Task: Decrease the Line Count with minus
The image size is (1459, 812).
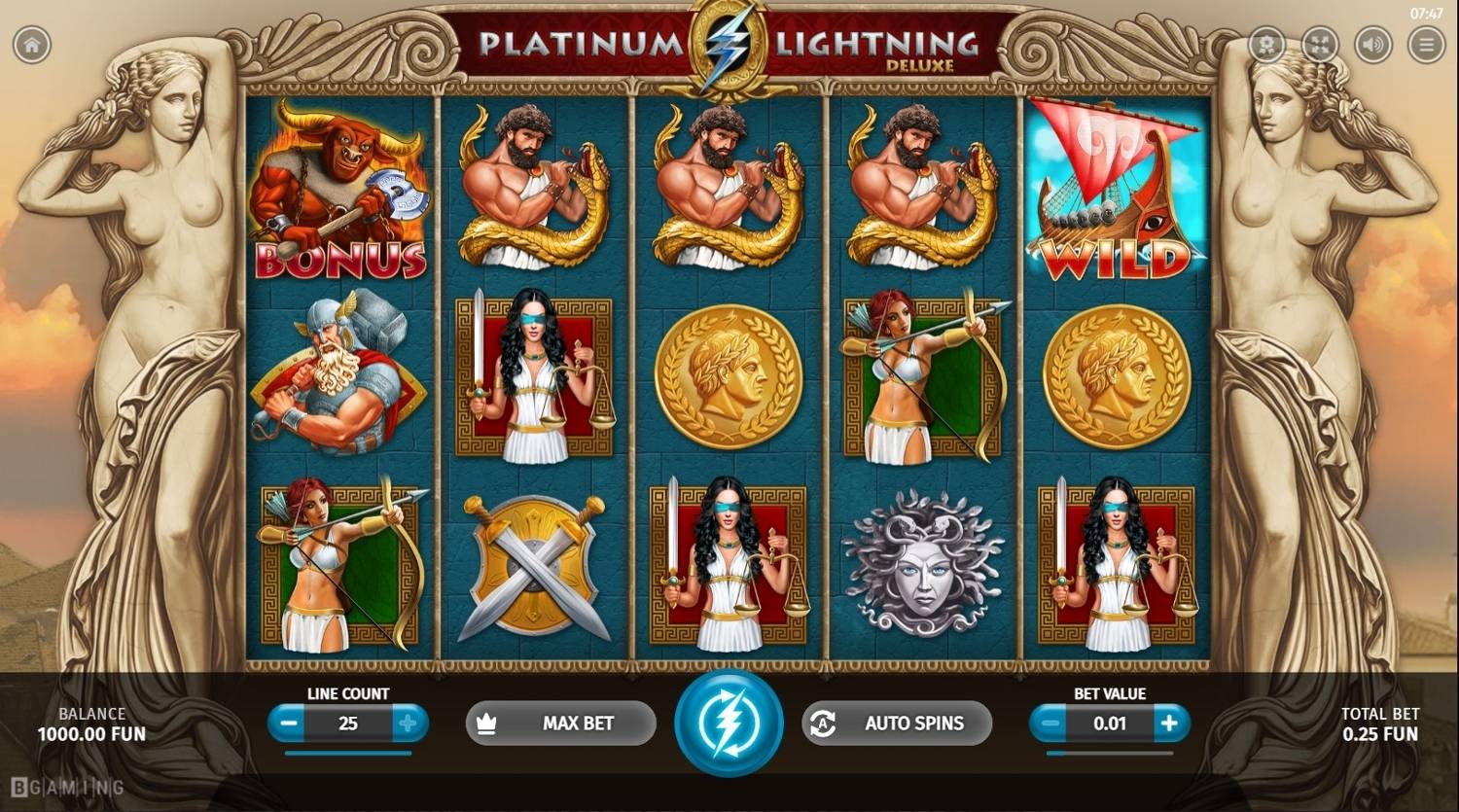Action: (286, 724)
